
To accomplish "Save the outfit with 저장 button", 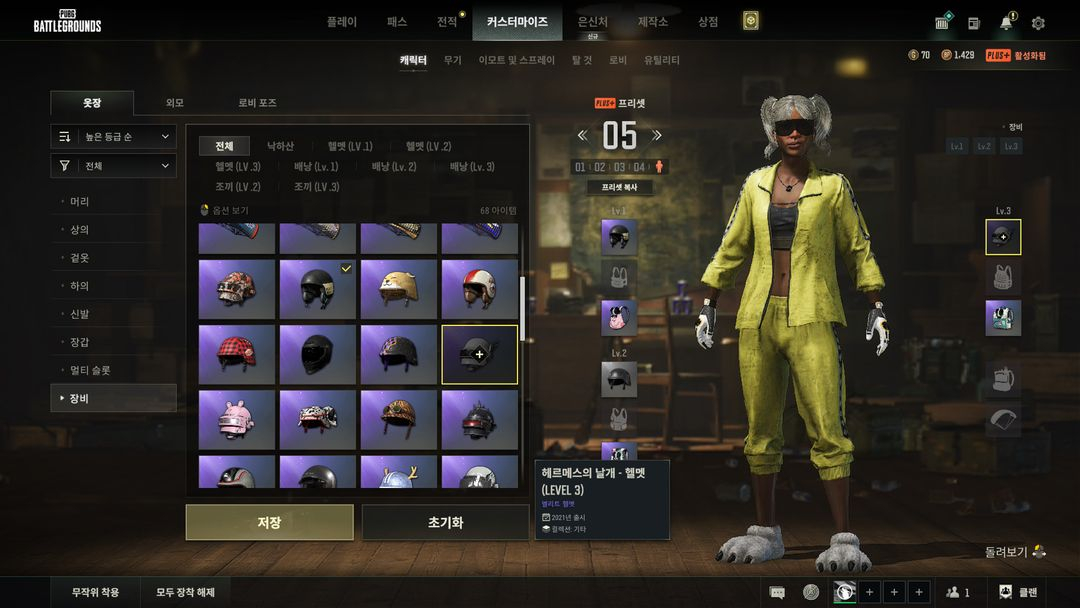I will point(269,522).
